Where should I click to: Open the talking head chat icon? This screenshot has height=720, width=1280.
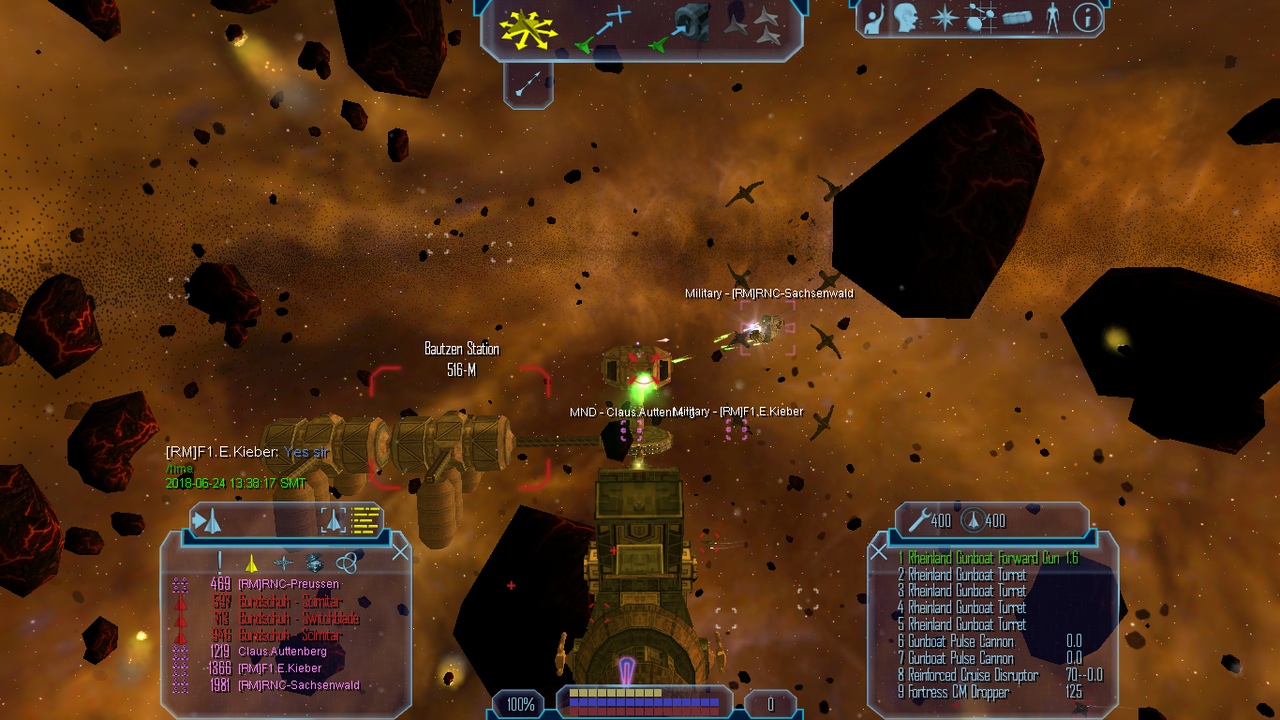(x=908, y=18)
